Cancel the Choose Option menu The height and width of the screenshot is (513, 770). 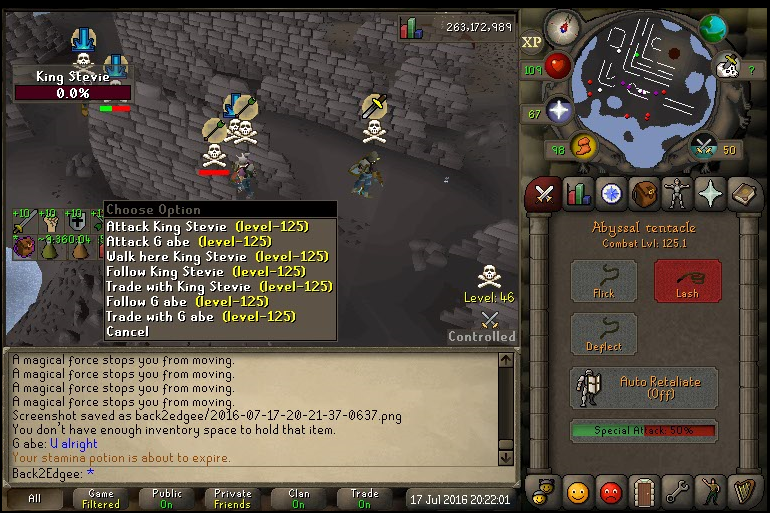(127, 331)
